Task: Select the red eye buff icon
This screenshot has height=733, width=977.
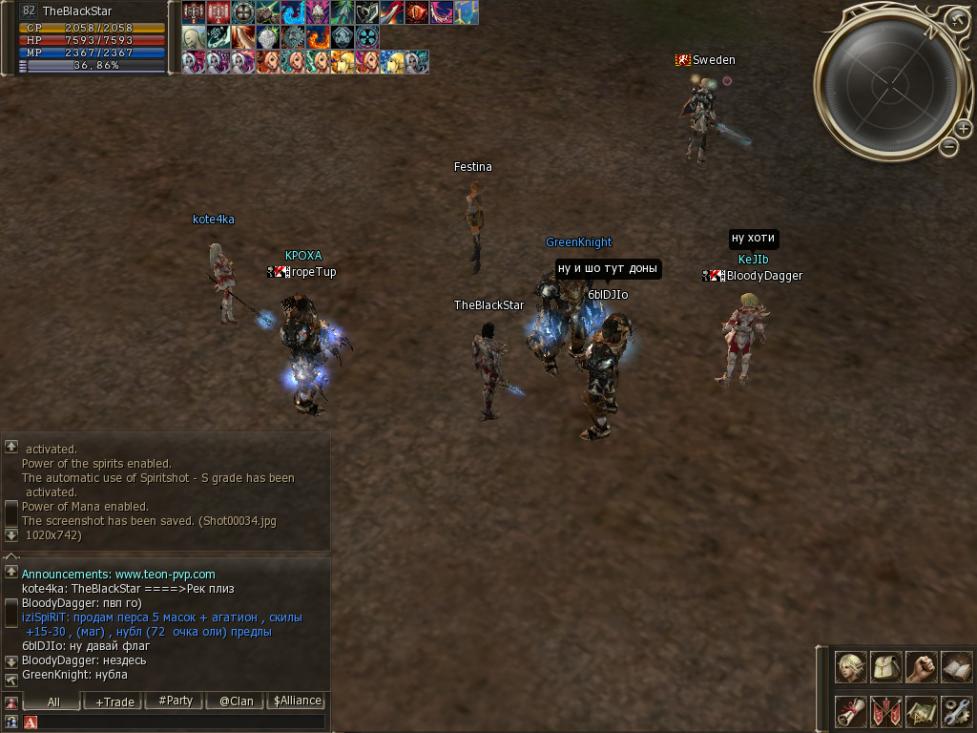Action: click(x=417, y=13)
